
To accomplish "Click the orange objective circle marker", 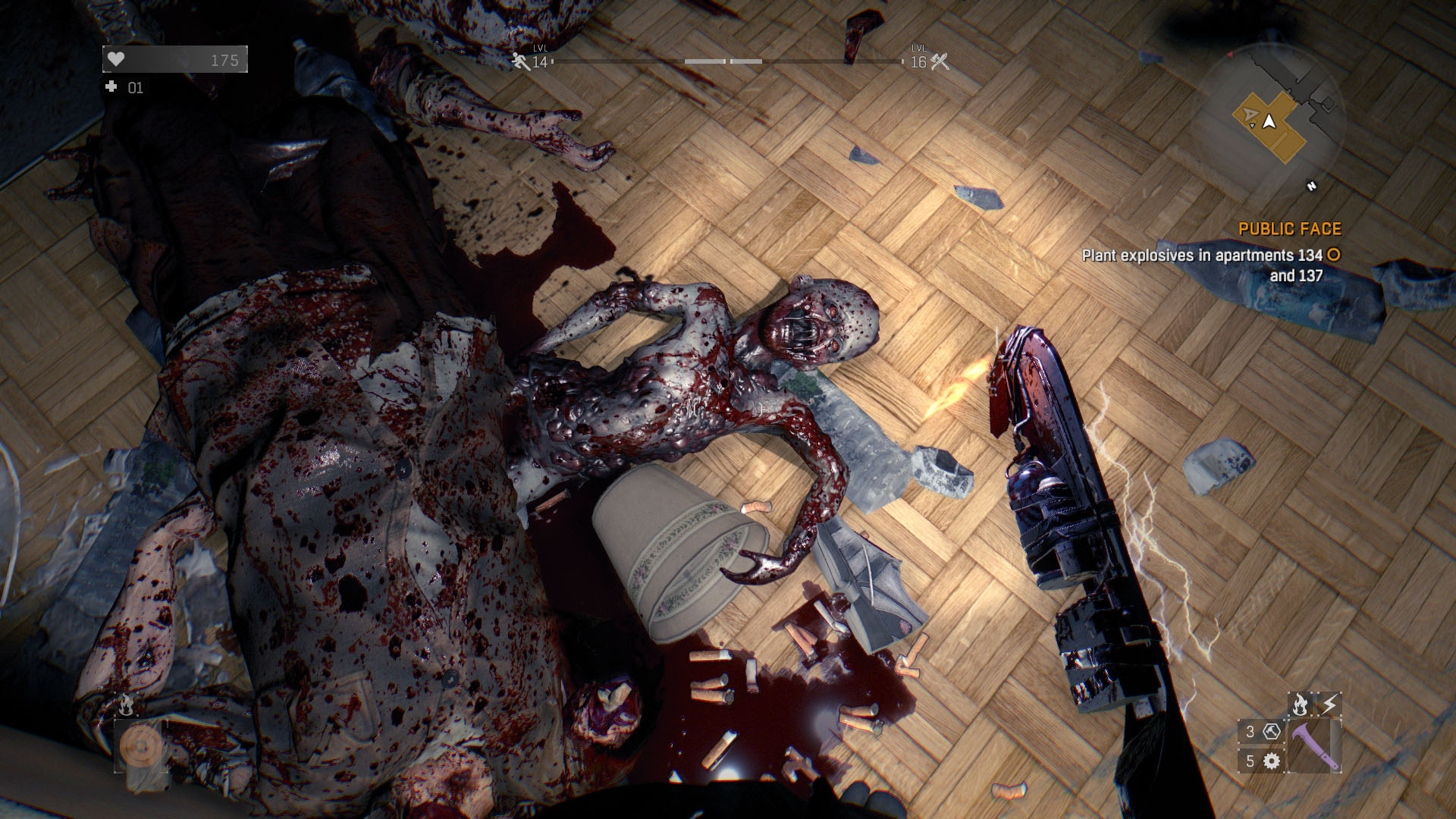I will coord(1334,255).
